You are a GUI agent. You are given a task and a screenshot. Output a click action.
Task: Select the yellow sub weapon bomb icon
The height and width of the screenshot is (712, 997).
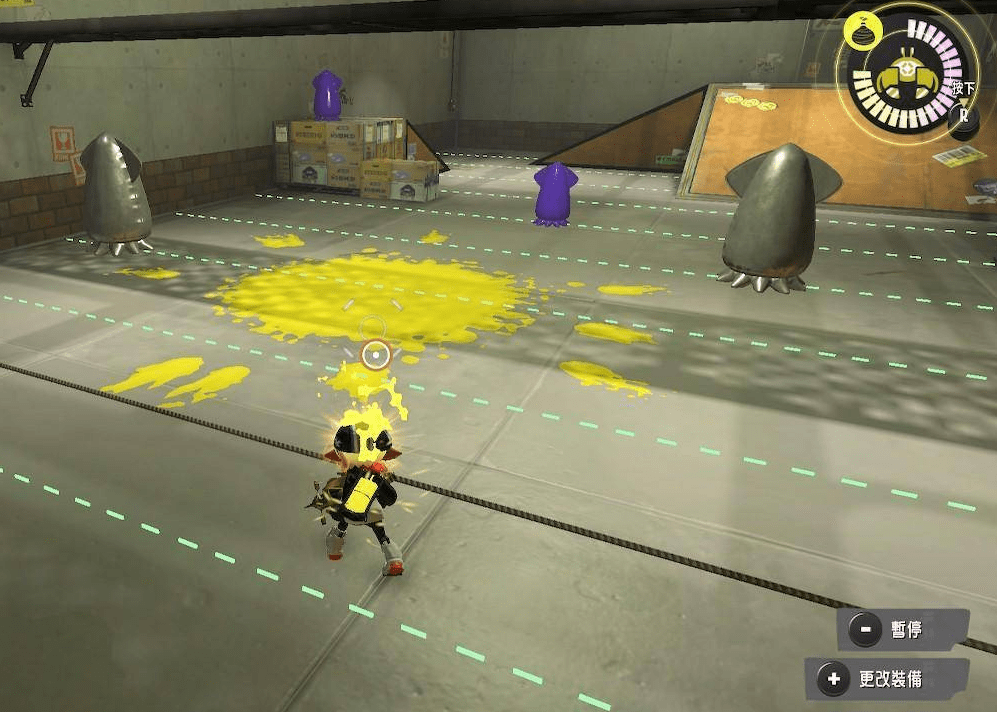point(858,32)
